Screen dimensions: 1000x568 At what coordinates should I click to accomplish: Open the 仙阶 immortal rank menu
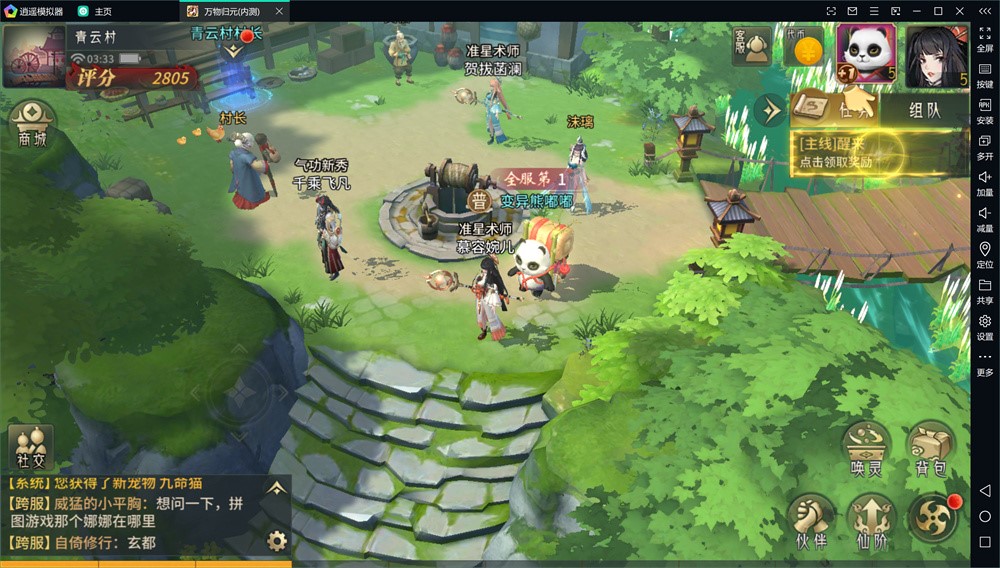coord(871,521)
